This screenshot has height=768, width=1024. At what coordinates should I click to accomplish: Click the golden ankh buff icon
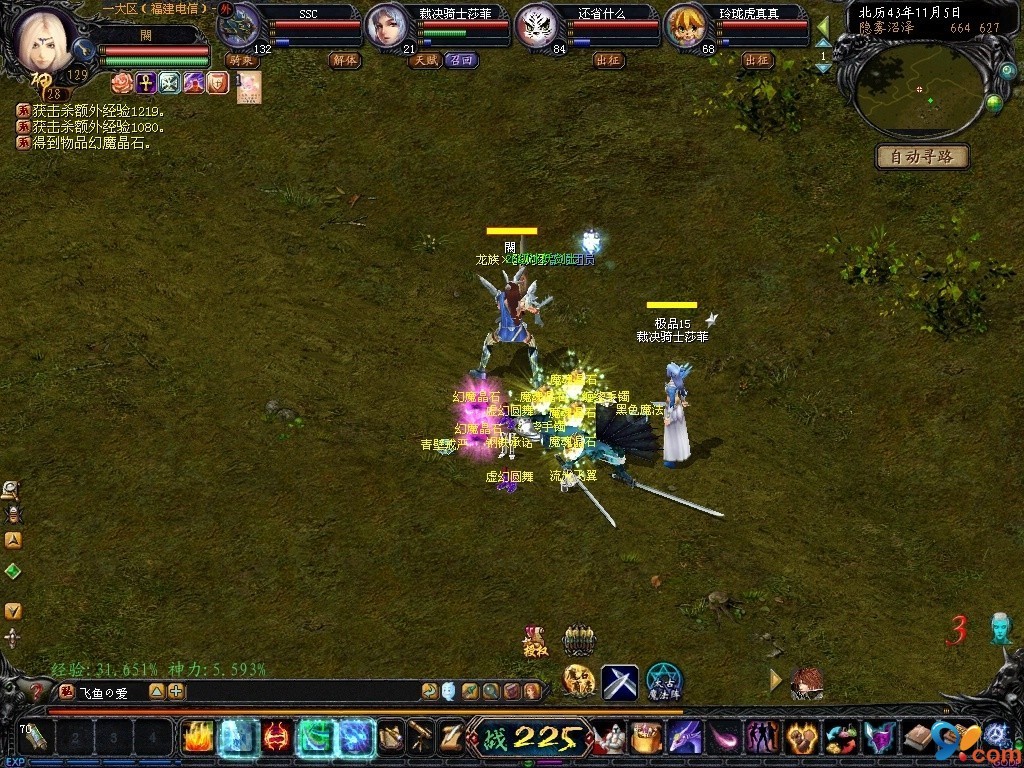[x=145, y=83]
